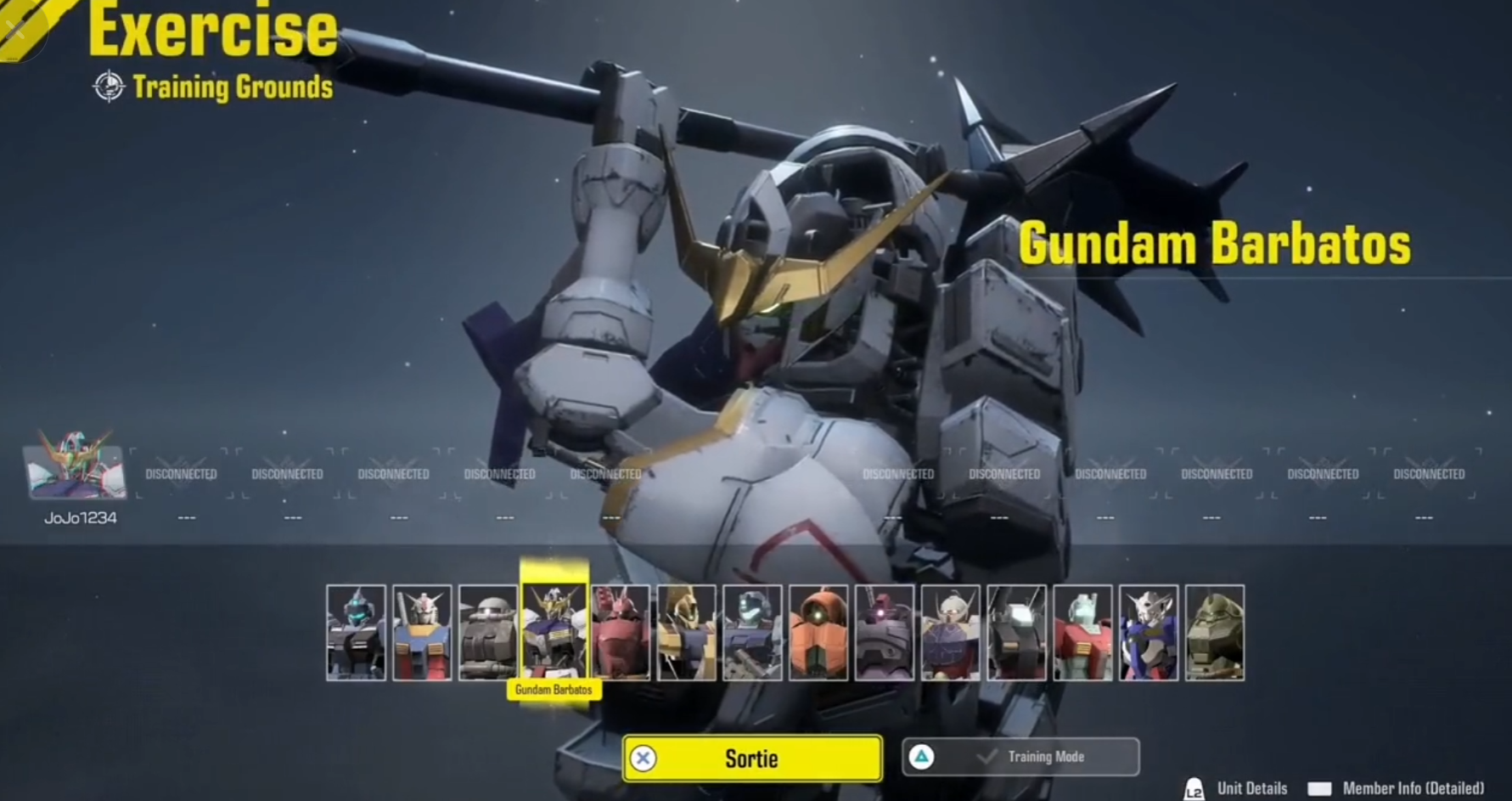Select the red and white GM portrait

(x=1082, y=632)
